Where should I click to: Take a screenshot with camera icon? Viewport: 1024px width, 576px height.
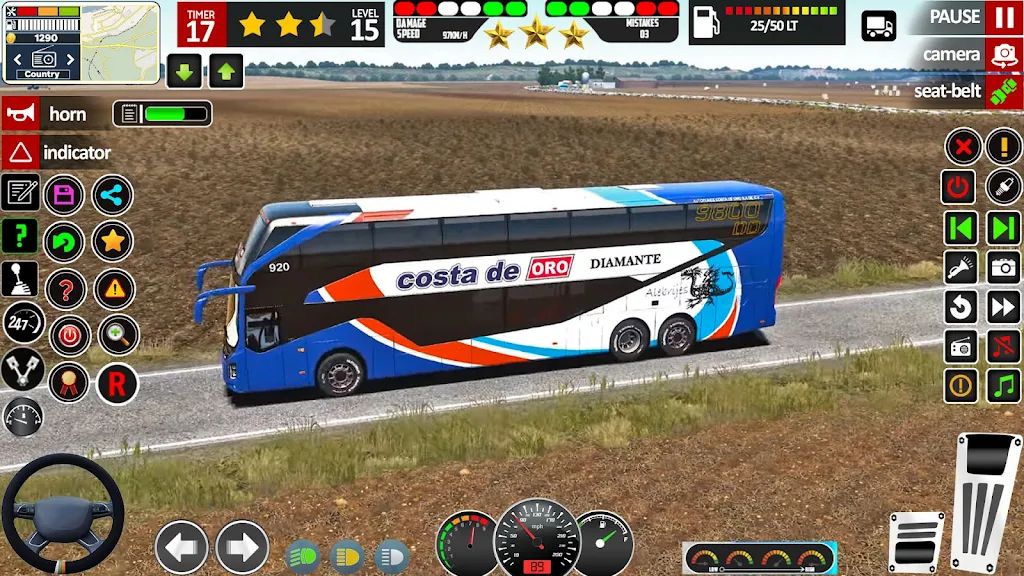1003,267
